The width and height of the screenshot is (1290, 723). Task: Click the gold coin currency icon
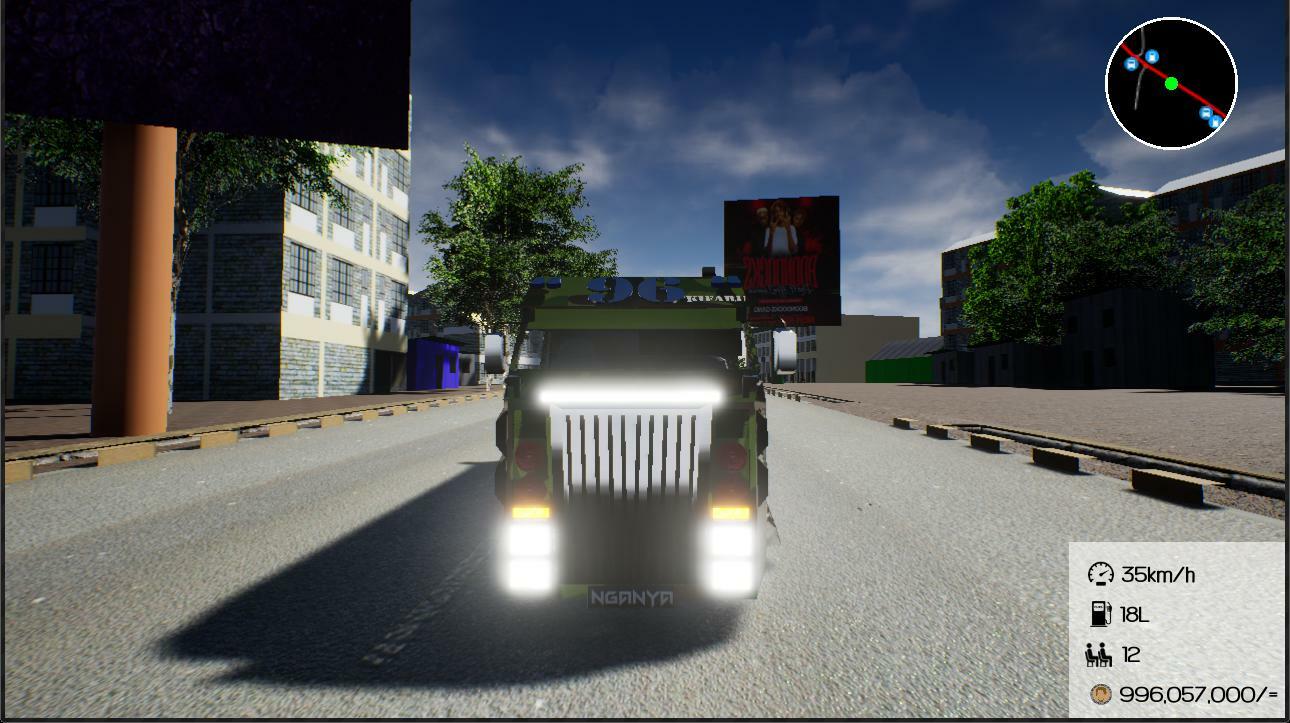point(1101,693)
